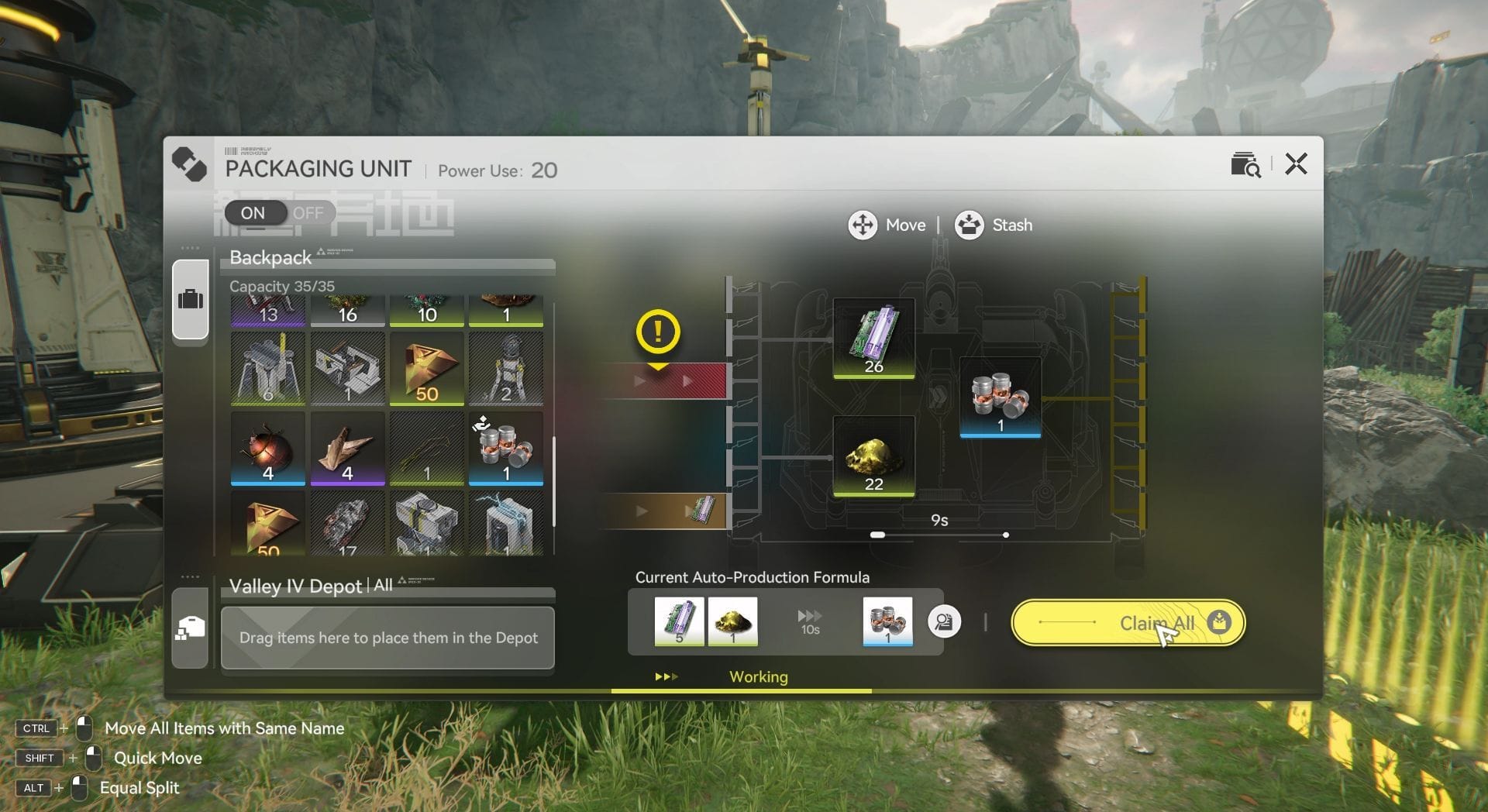
Task: Close the Packaging Unit window
Action: 1296,164
